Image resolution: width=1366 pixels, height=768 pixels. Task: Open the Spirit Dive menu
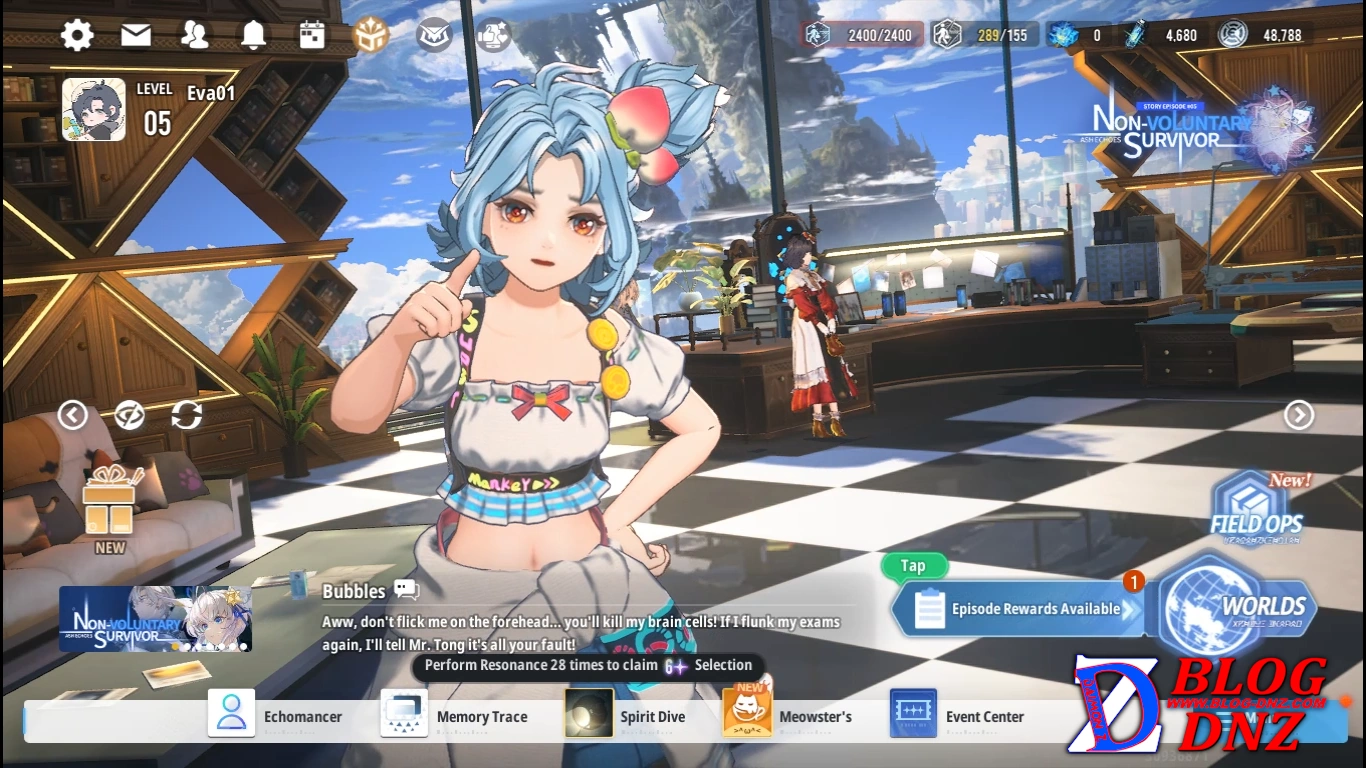(x=626, y=716)
